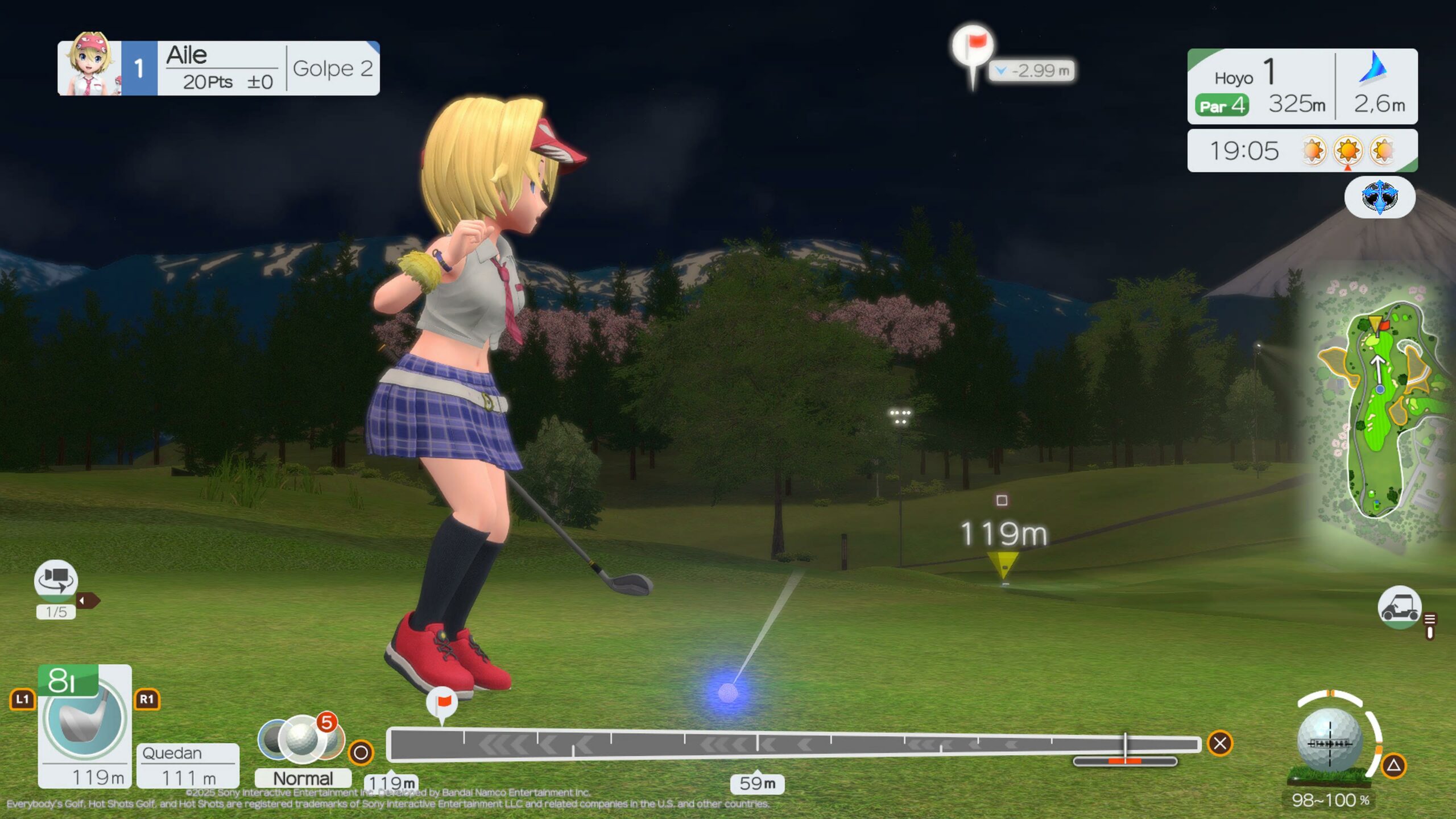This screenshot has height=819, width=1456.
Task: Click the golf cart icon
Action: coord(1399,607)
